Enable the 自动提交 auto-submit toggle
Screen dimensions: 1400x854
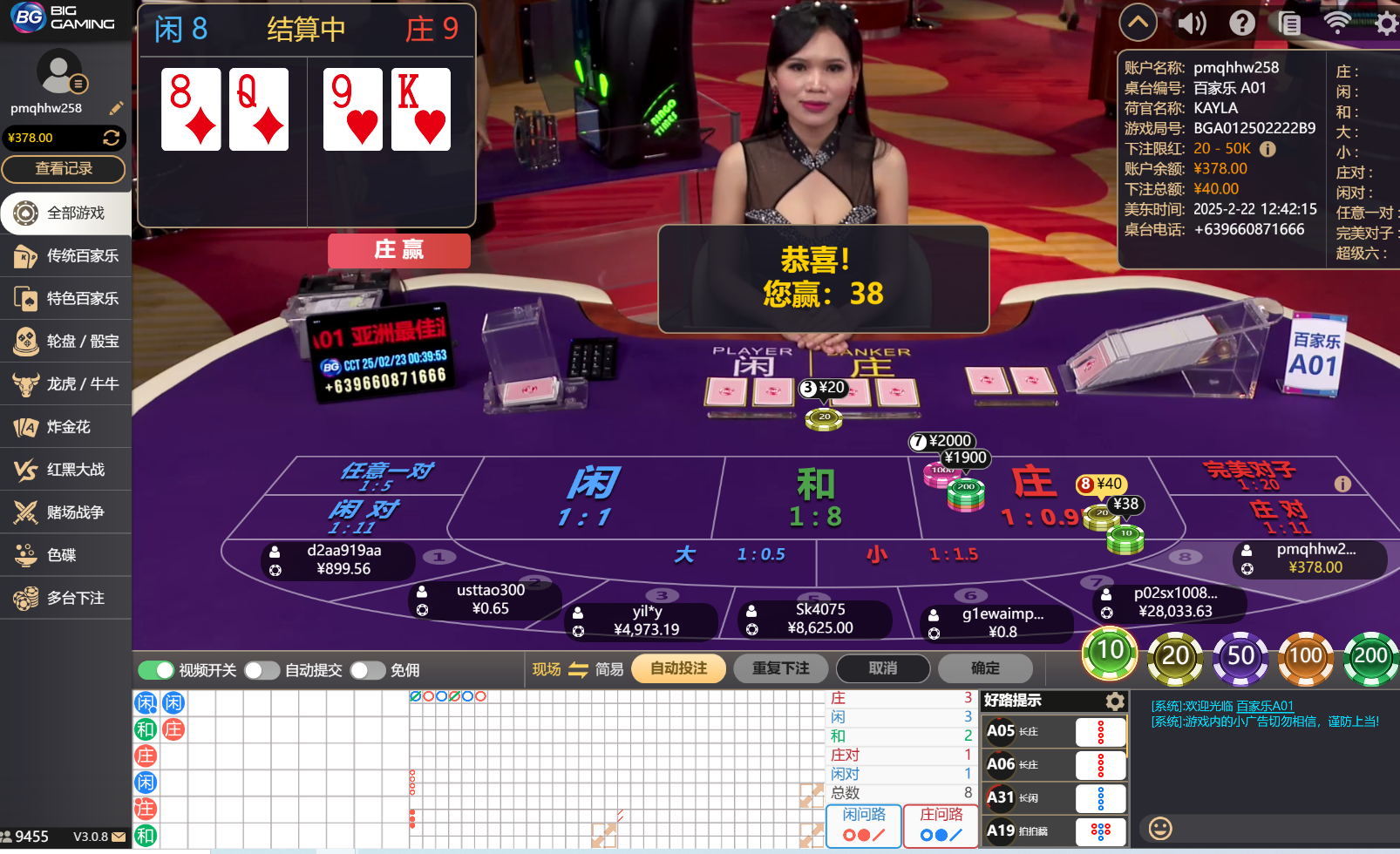pyautogui.click(x=262, y=670)
